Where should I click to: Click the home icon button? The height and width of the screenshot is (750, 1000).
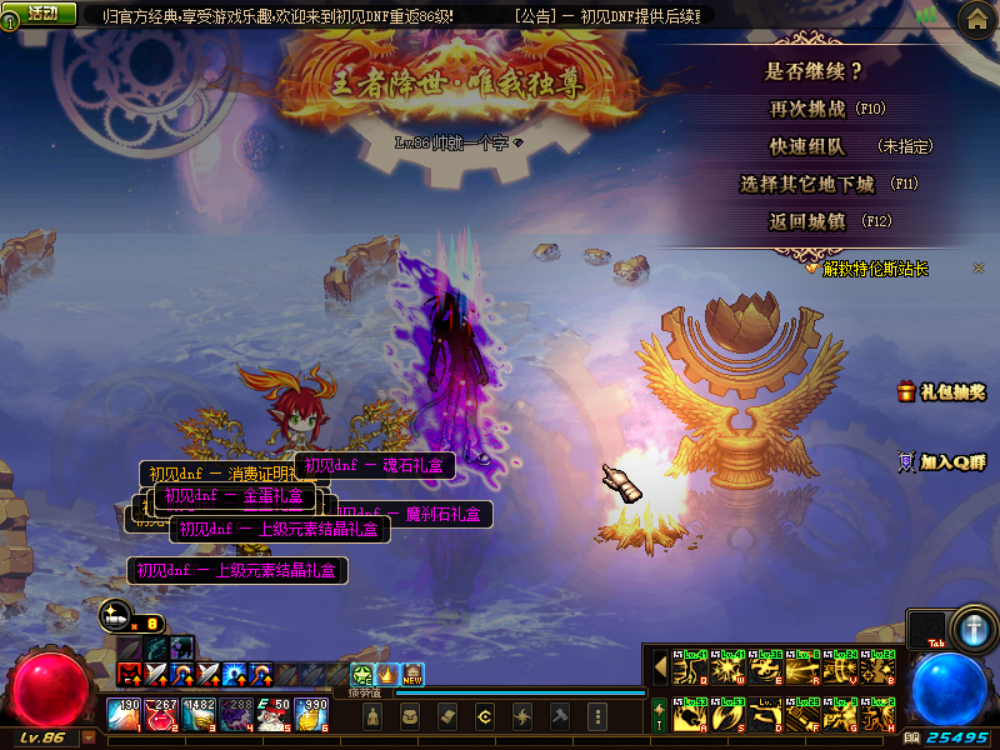coord(976,19)
